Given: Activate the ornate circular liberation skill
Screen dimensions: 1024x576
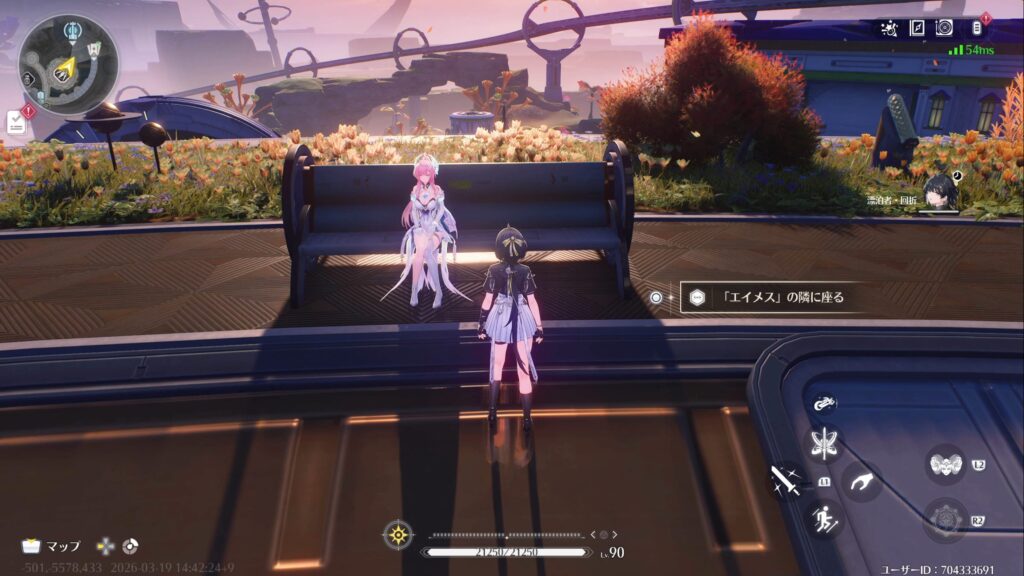Looking at the screenshot, I should [x=943, y=519].
